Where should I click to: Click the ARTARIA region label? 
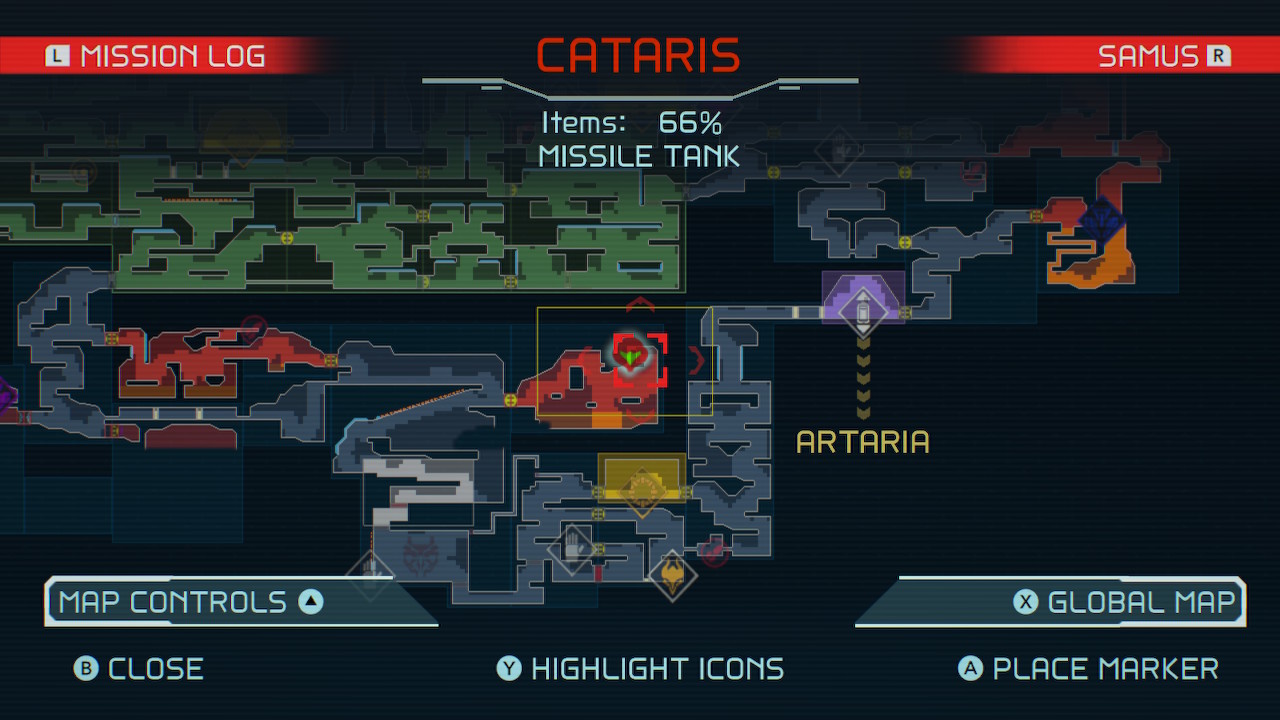click(862, 442)
